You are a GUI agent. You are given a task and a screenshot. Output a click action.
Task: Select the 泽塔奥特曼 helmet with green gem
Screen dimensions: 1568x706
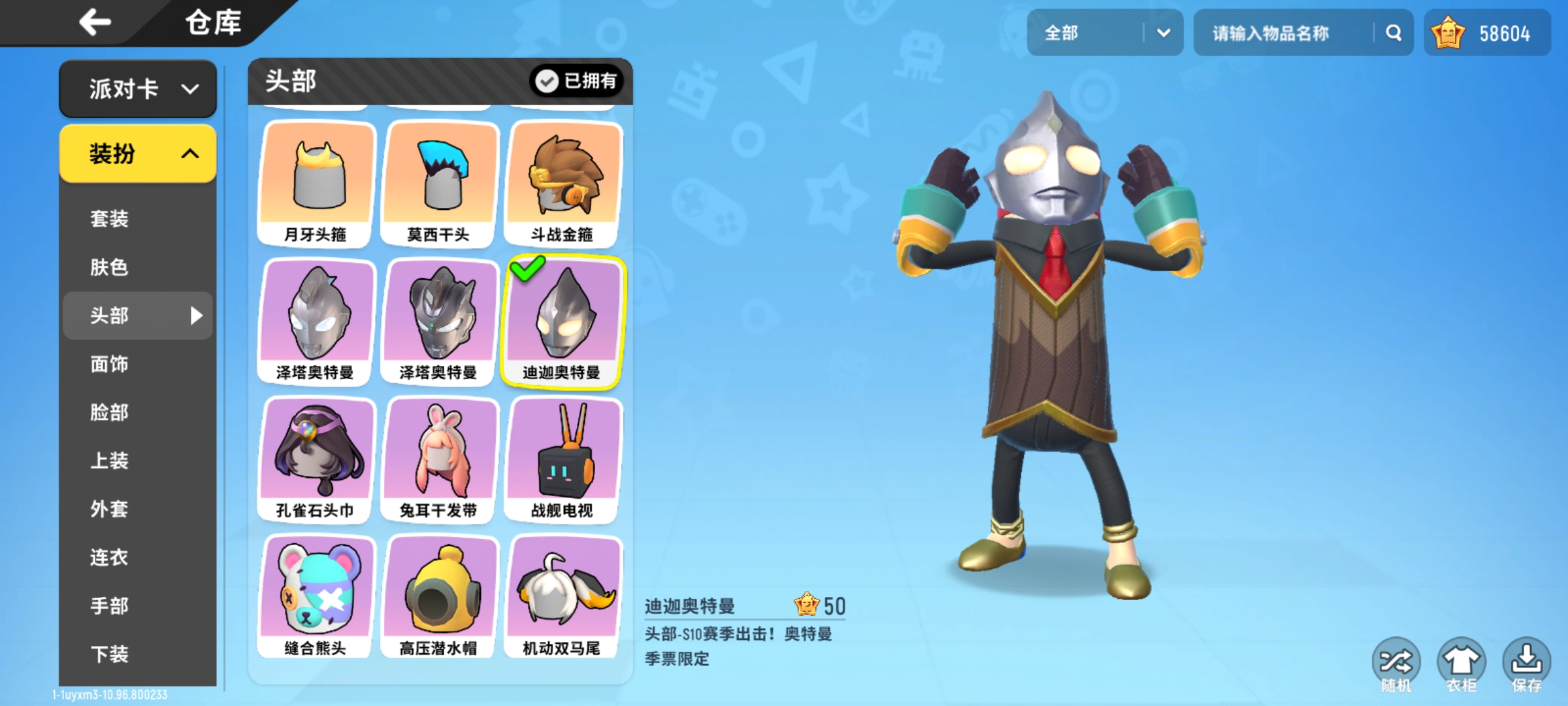439,320
